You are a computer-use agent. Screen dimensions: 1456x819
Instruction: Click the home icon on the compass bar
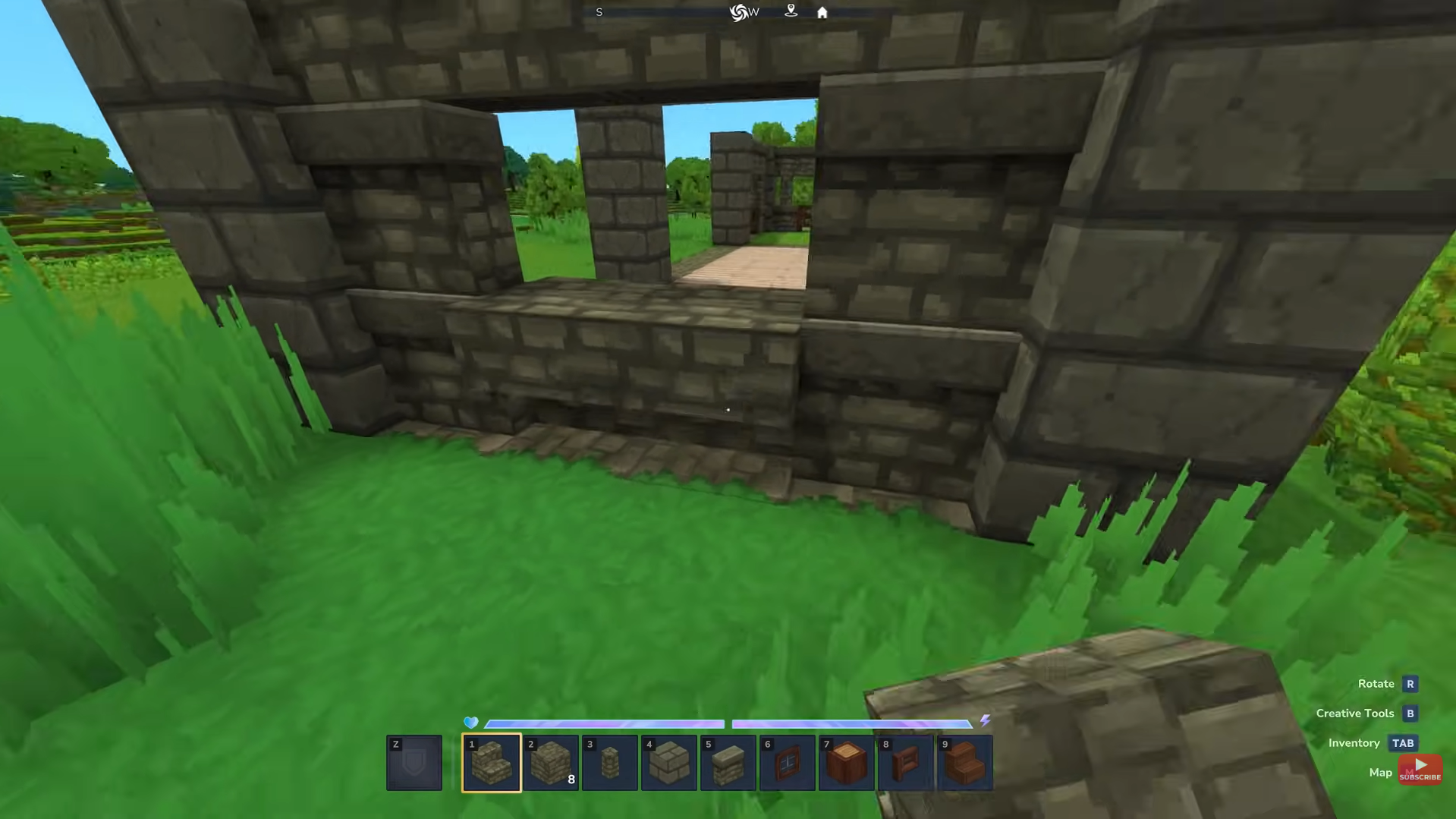[x=822, y=12]
